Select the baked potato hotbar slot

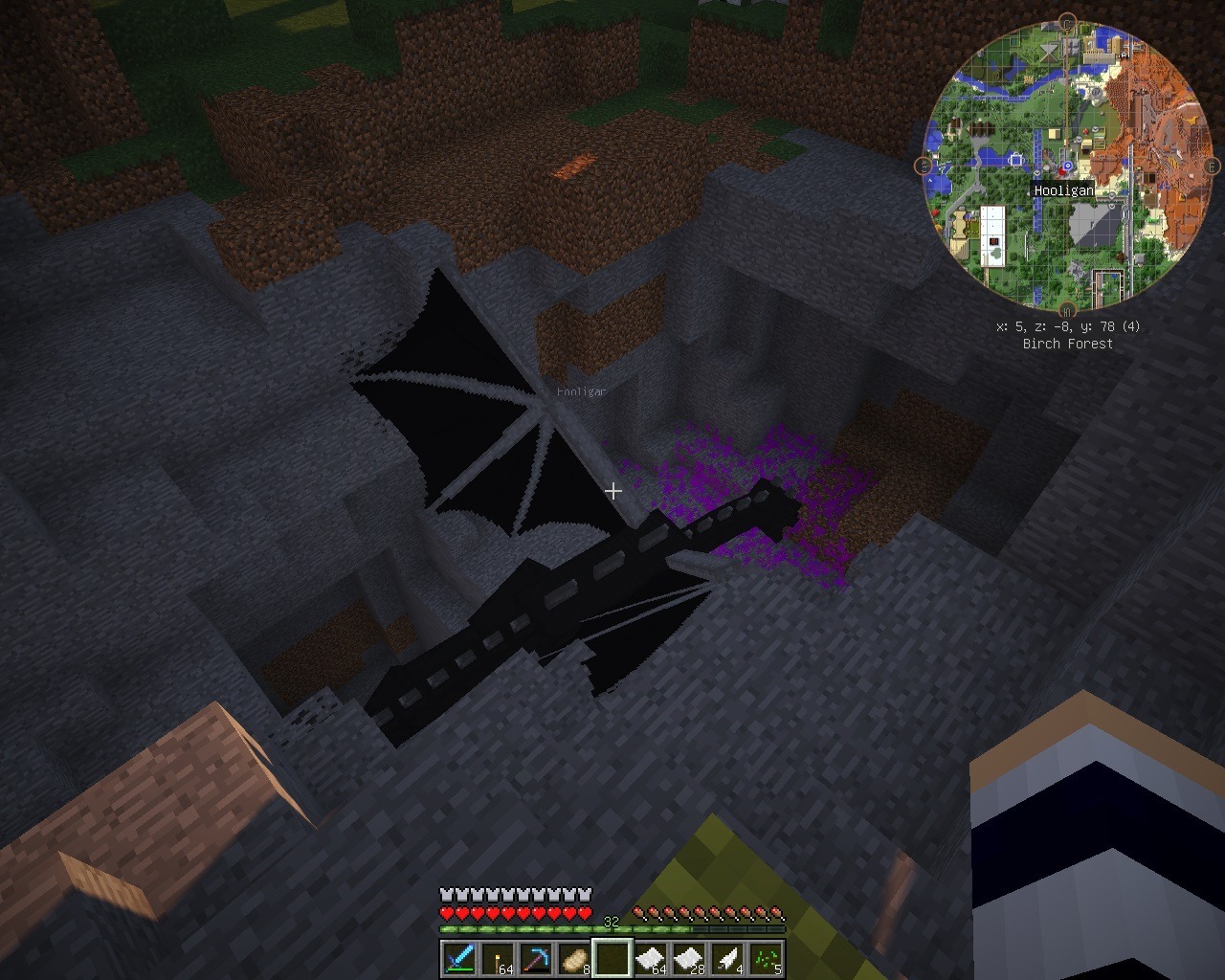click(x=574, y=958)
